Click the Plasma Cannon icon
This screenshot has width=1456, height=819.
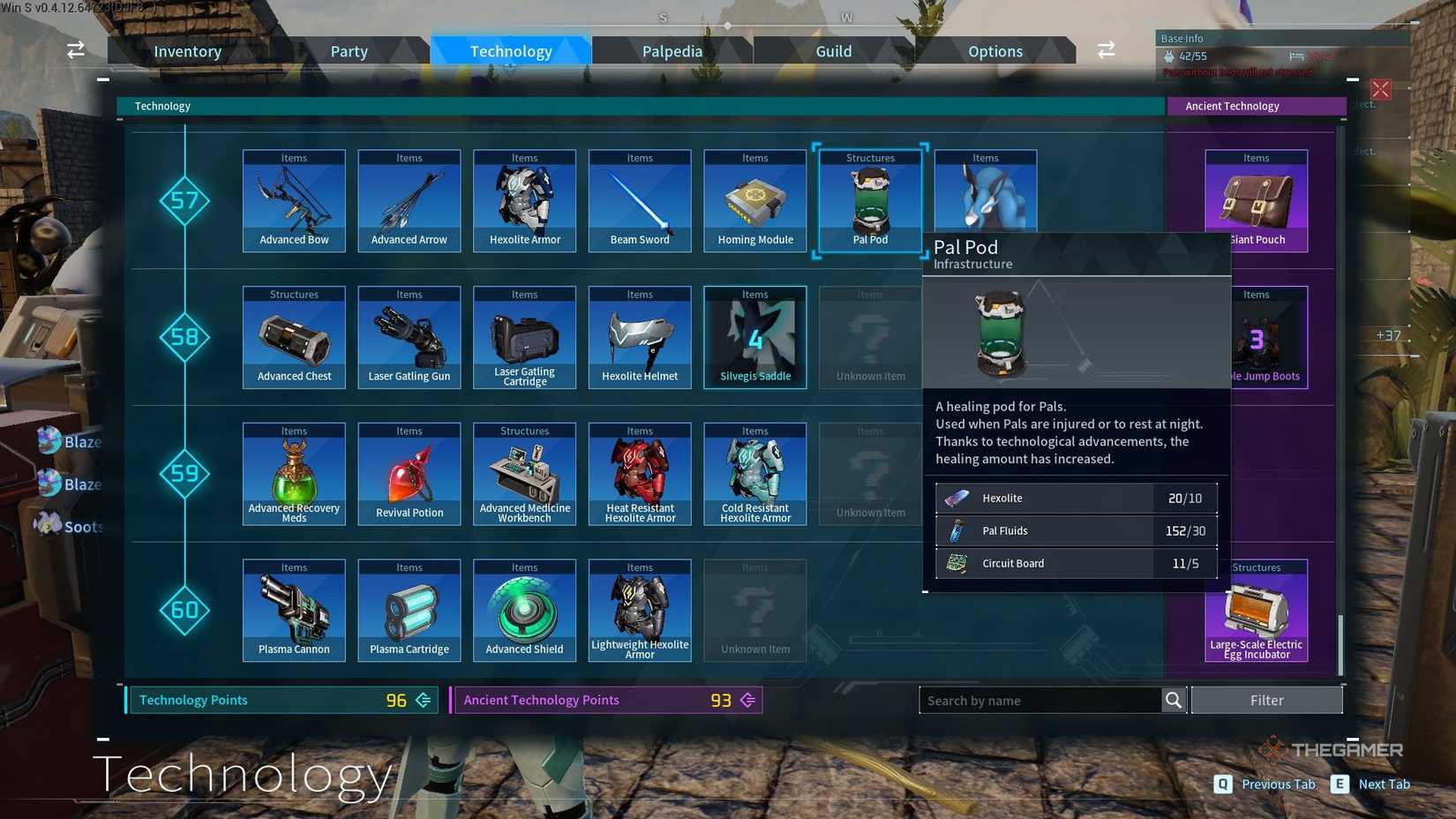[293, 609]
